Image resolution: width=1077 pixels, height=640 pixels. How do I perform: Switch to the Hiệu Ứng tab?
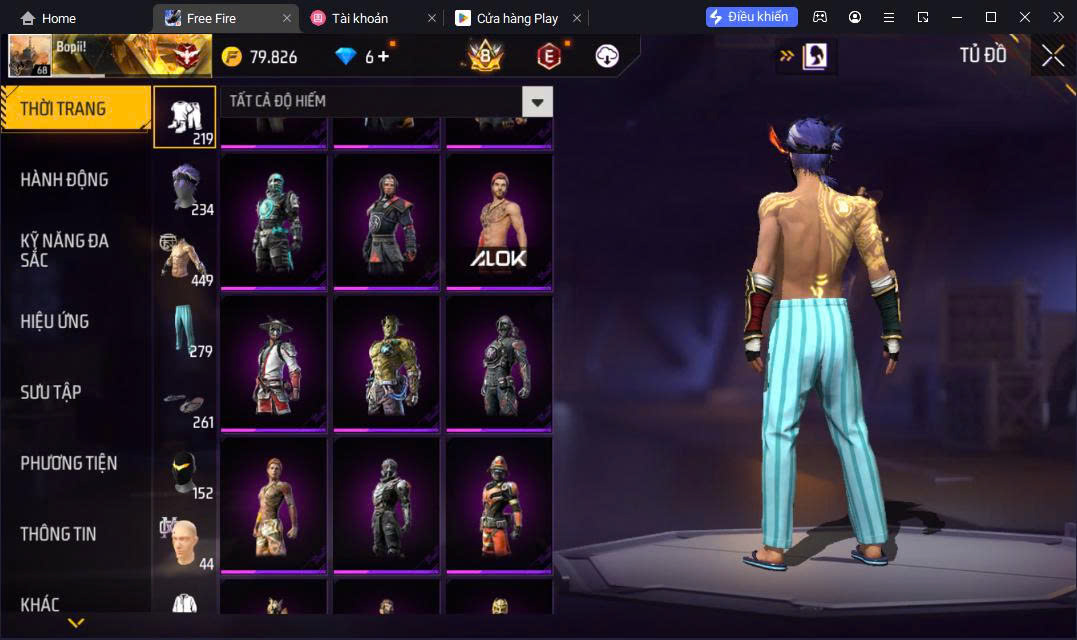click(55, 322)
